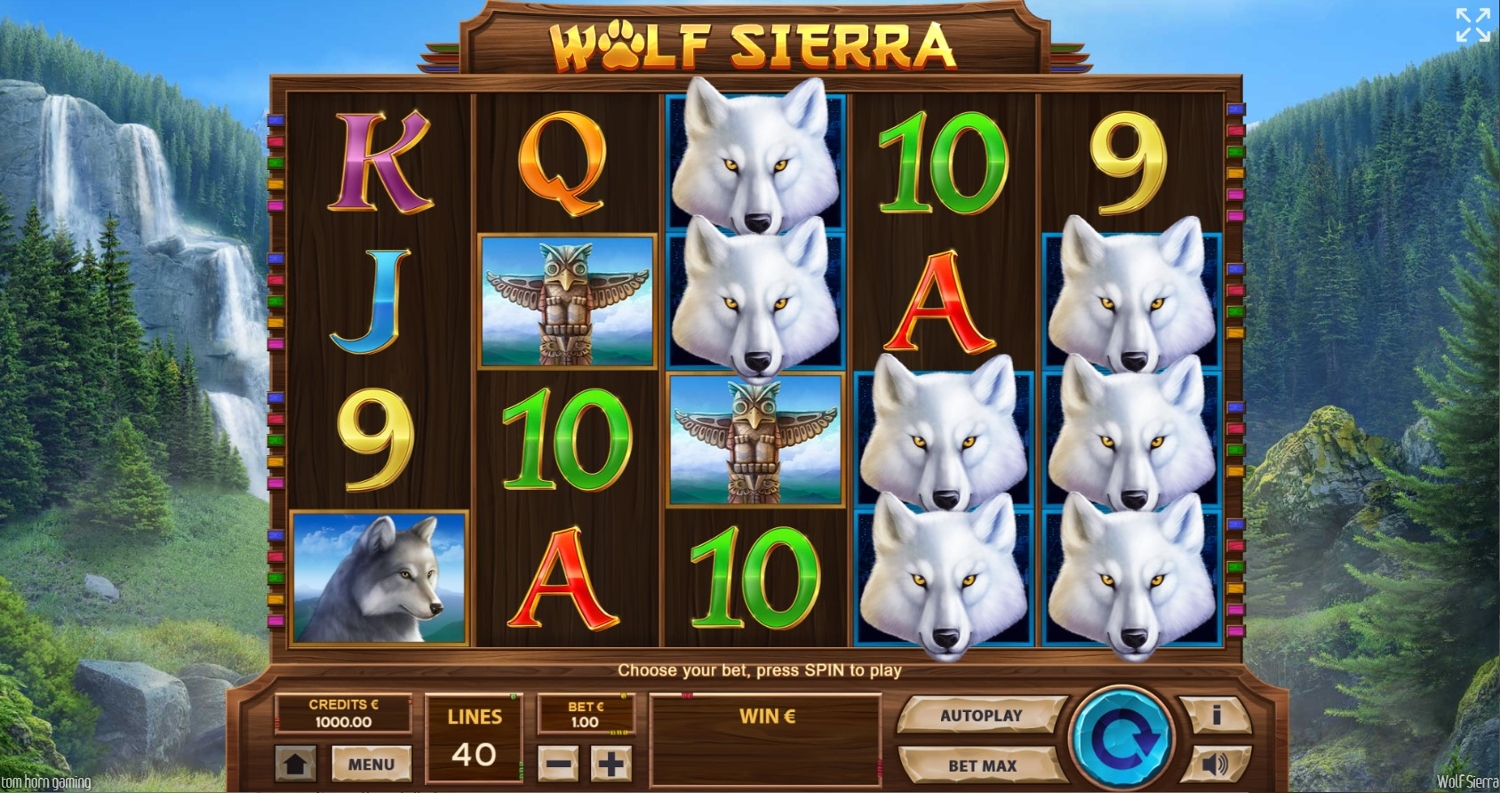The height and width of the screenshot is (793, 1500).
Task: Click the Lines 40 panel
Action: 474,738
